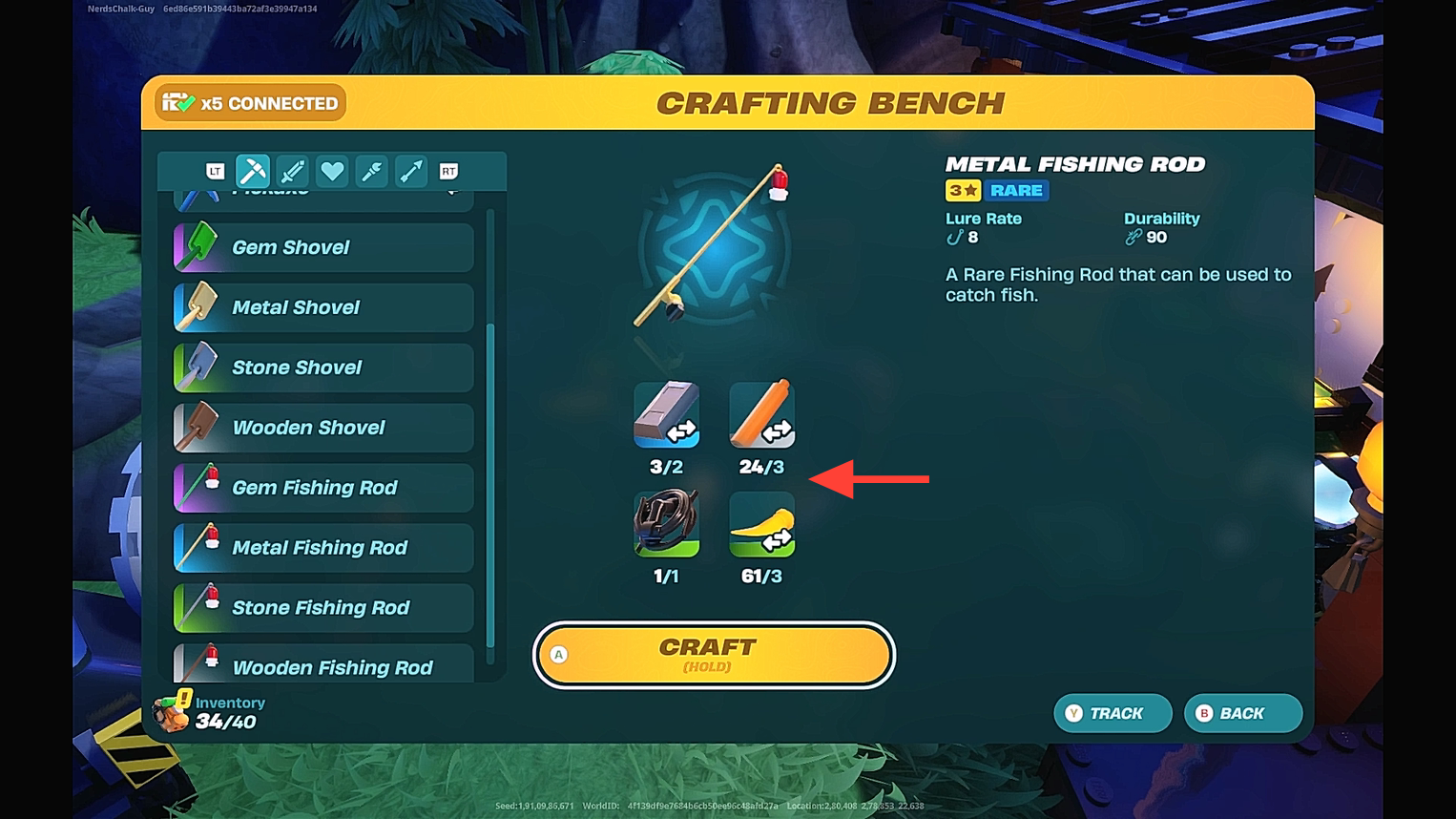Choose the Stone Fishing Rod recipe
The image size is (1456, 819).
click(x=323, y=608)
